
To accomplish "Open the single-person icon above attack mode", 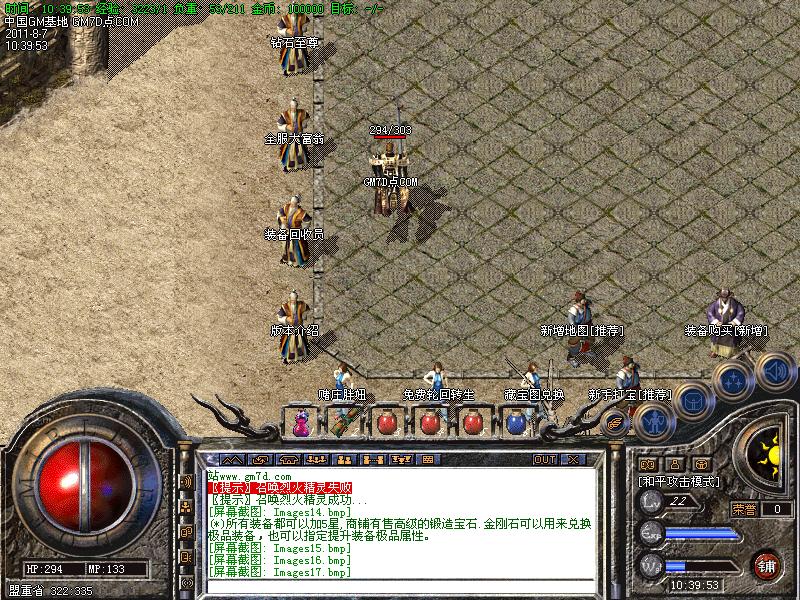I will tap(675, 464).
